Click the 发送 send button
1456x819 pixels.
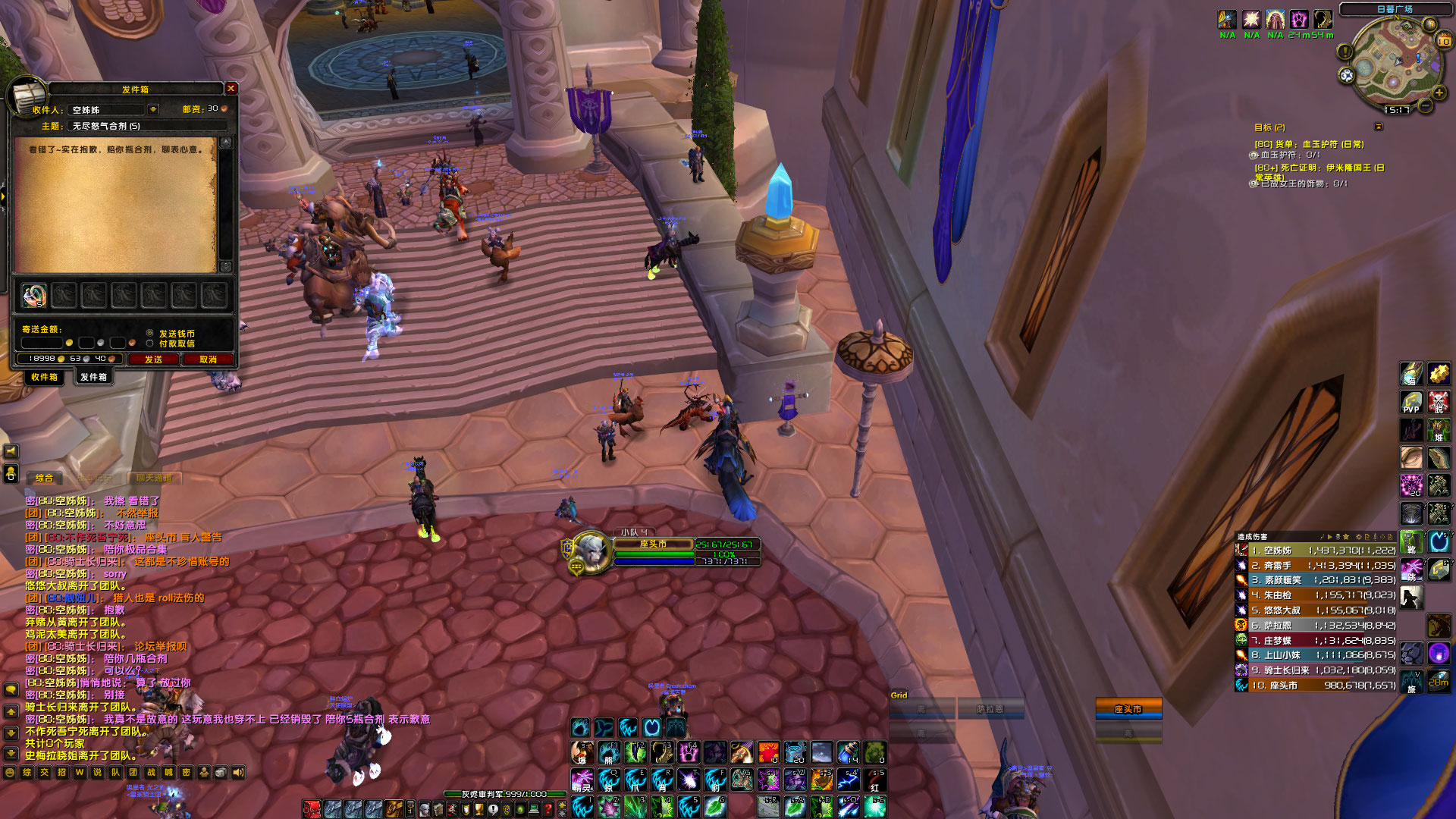(155, 359)
